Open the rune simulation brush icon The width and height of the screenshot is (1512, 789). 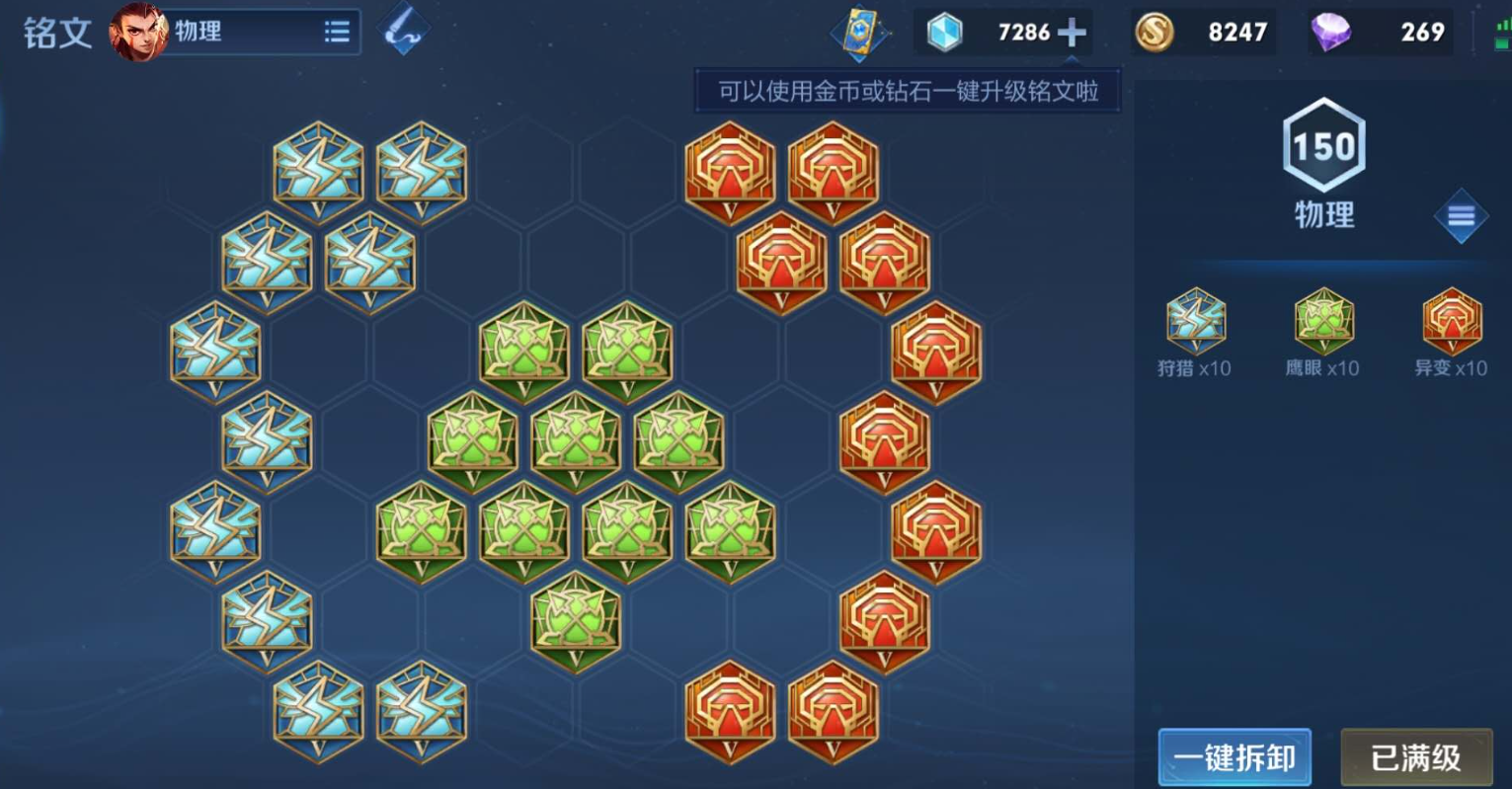click(405, 30)
